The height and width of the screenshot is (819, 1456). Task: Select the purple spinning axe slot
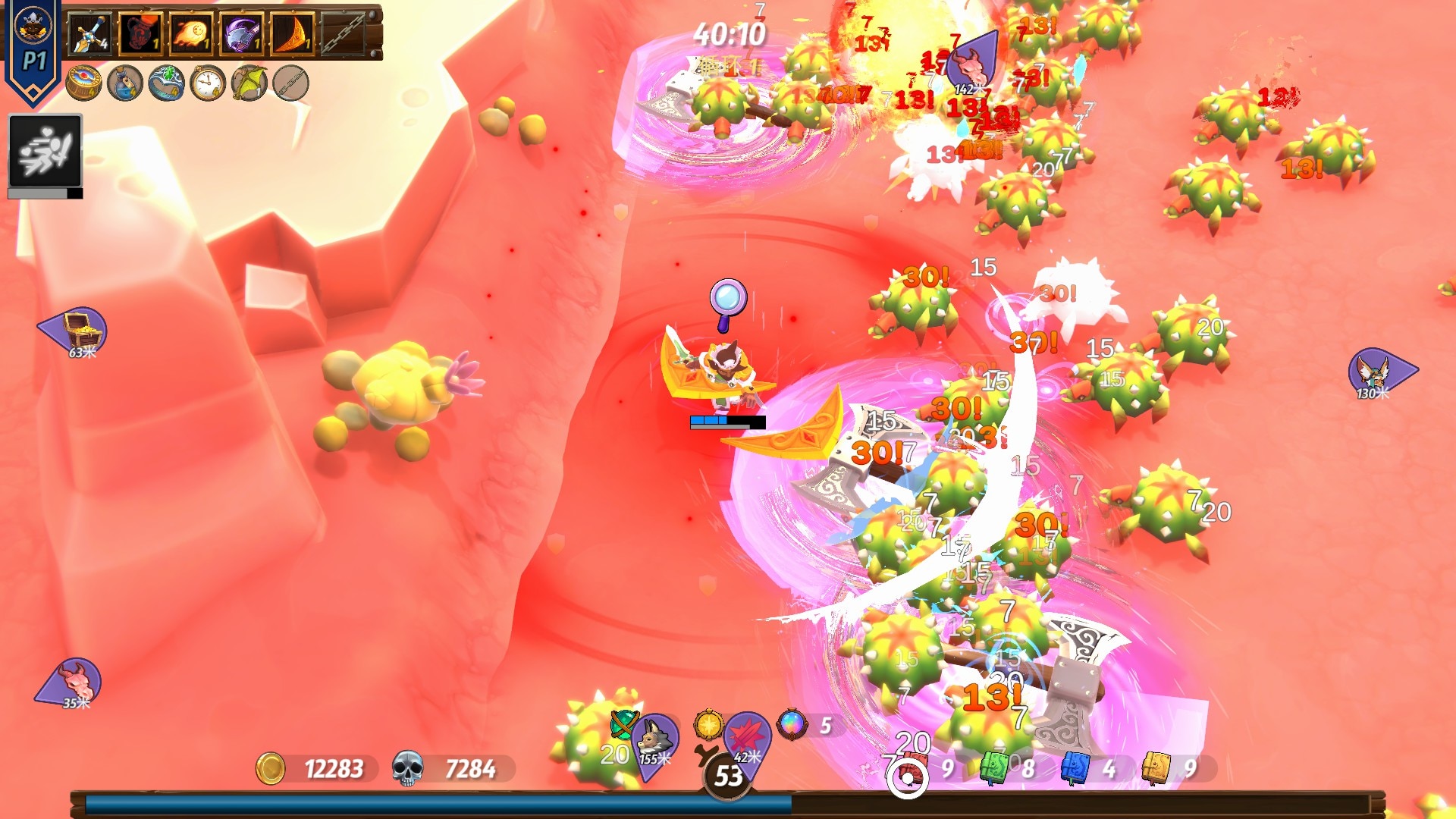(242, 34)
